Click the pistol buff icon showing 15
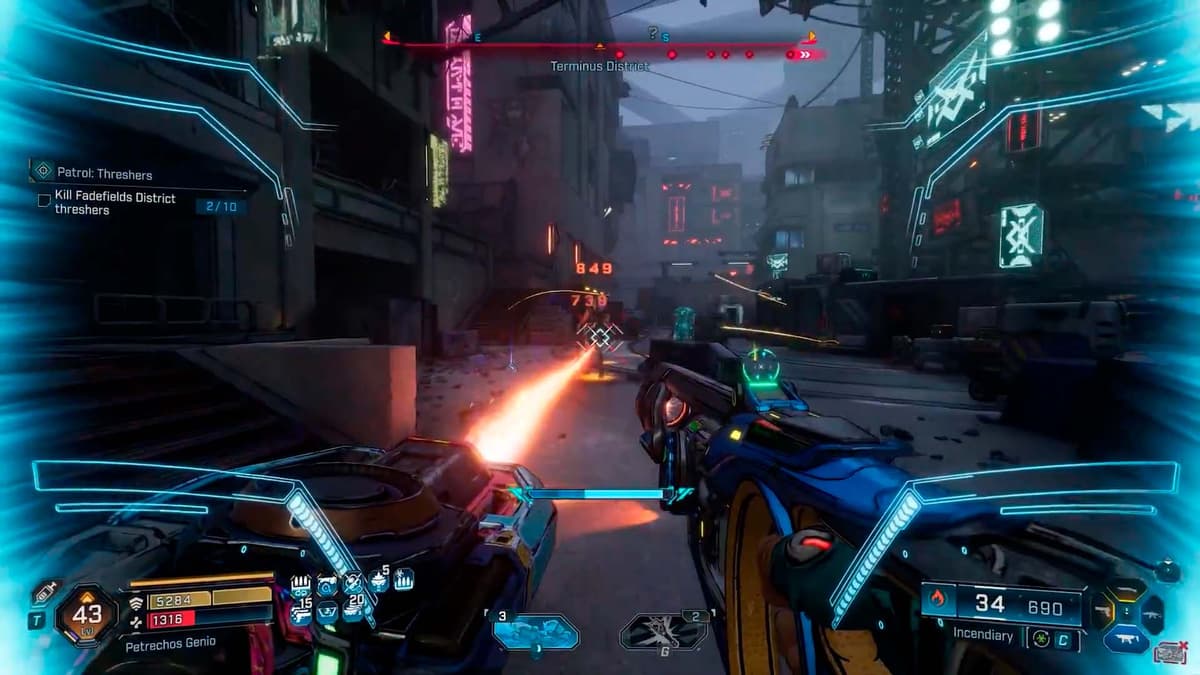The width and height of the screenshot is (1200, 675). tap(301, 612)
